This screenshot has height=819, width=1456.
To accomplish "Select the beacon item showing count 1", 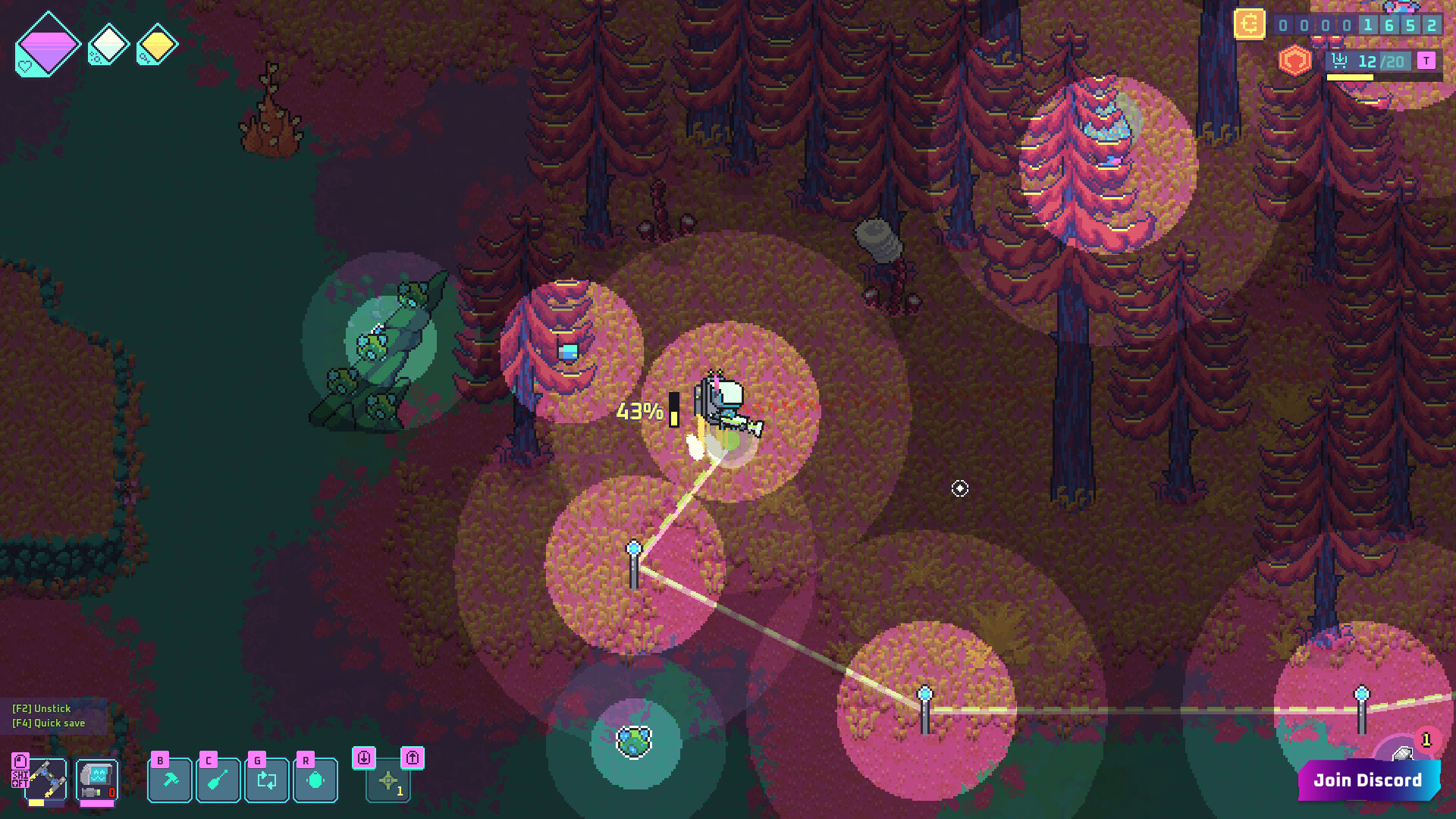I will point(387,780).
